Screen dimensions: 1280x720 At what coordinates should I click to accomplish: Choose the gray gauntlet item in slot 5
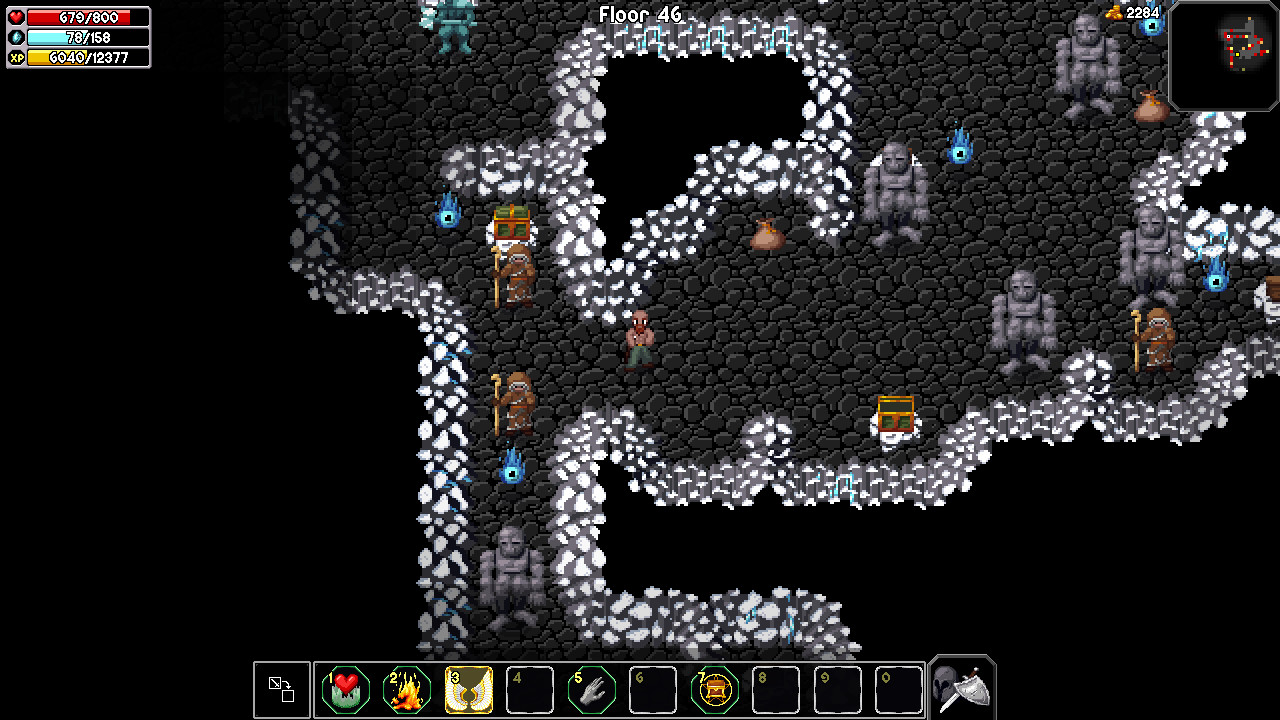591,688
